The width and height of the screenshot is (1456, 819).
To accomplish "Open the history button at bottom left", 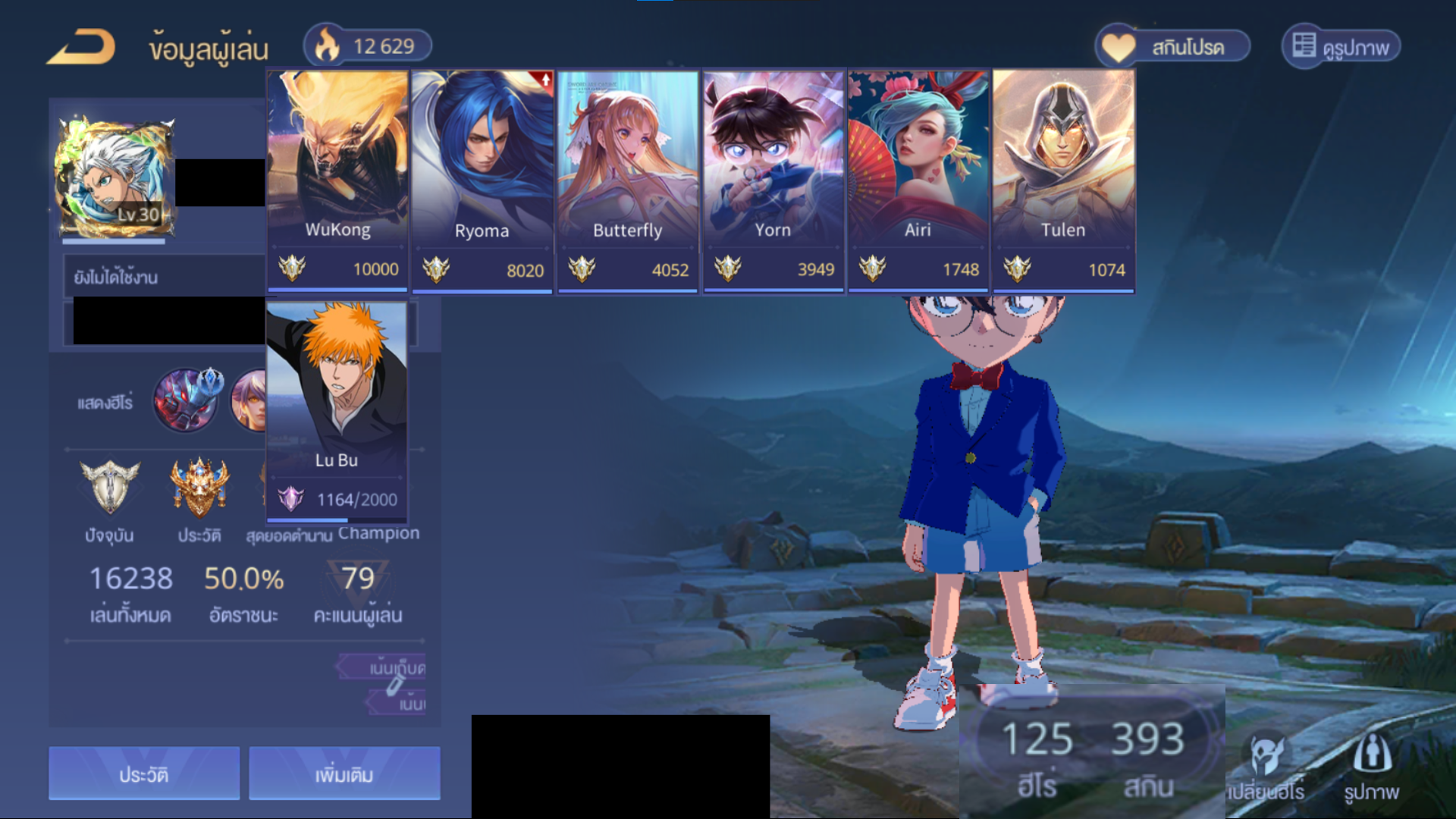I will tap(144, 773).
